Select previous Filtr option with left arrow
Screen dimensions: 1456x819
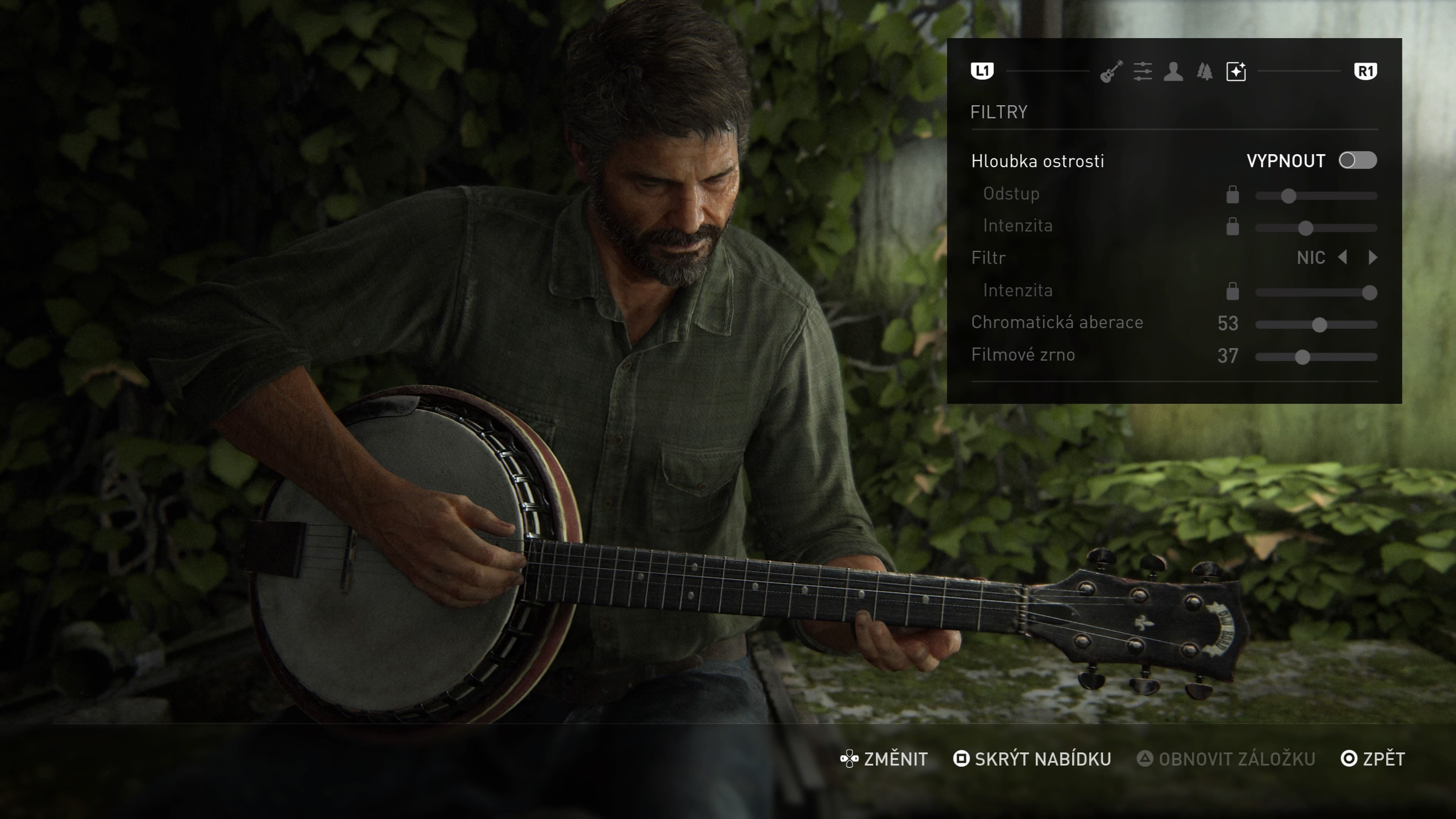coord(1343,258)
